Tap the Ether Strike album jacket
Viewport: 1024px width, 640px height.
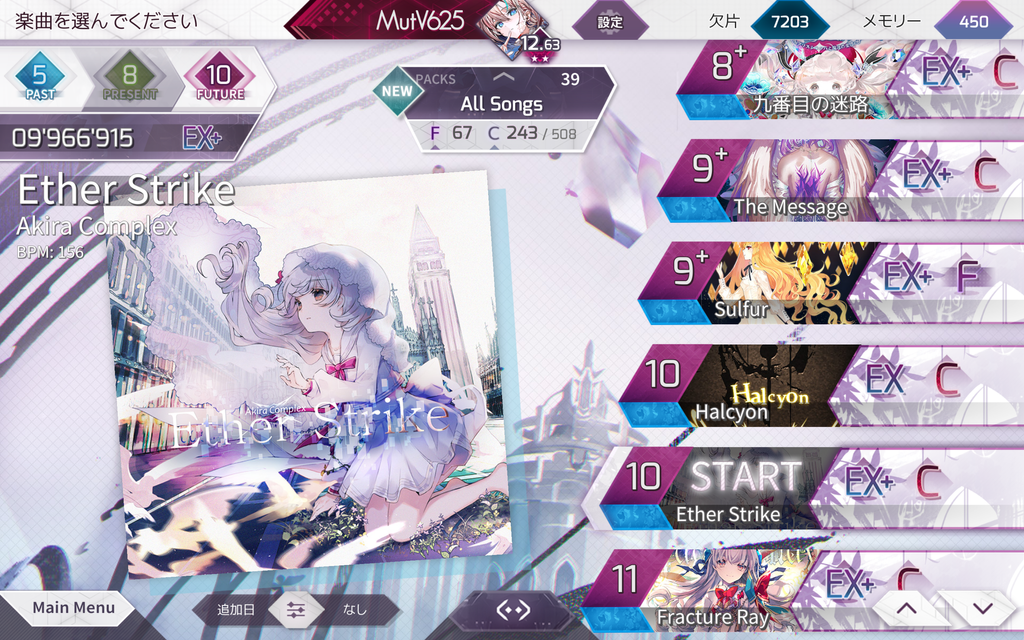point(310,375)
